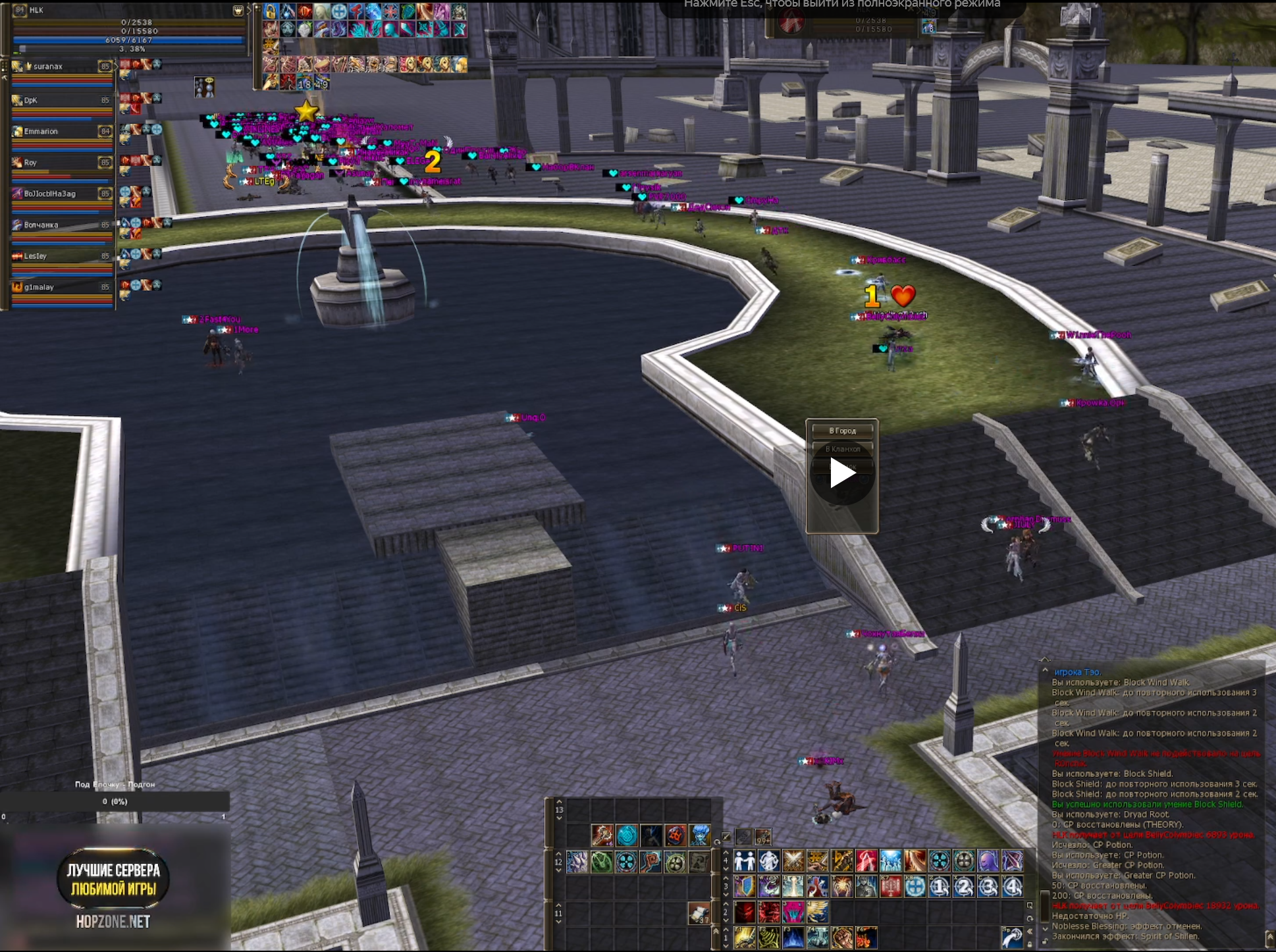The image size is (1276, 952).
Task: Use the scroll item with count 37
Action: click(x=699, y=913)
